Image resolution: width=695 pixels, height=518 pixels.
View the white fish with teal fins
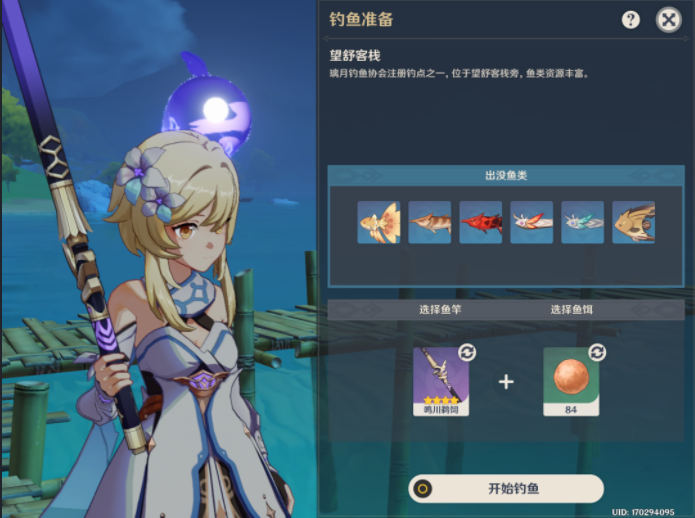[x=583, y=222]
